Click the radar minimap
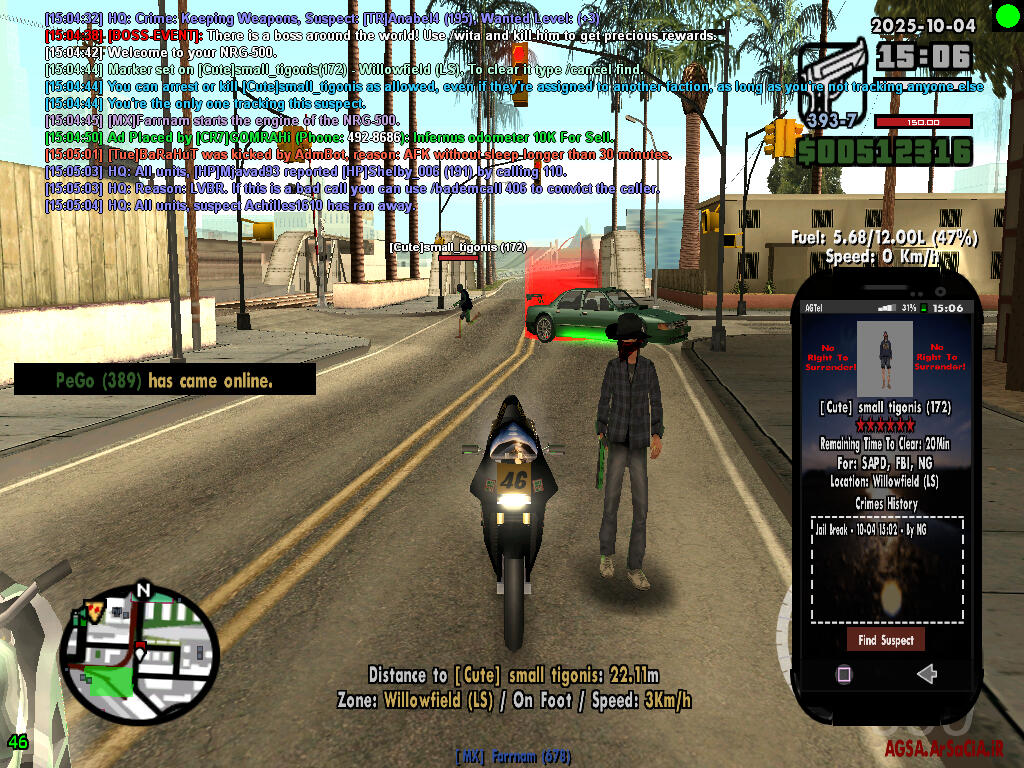 139,654
